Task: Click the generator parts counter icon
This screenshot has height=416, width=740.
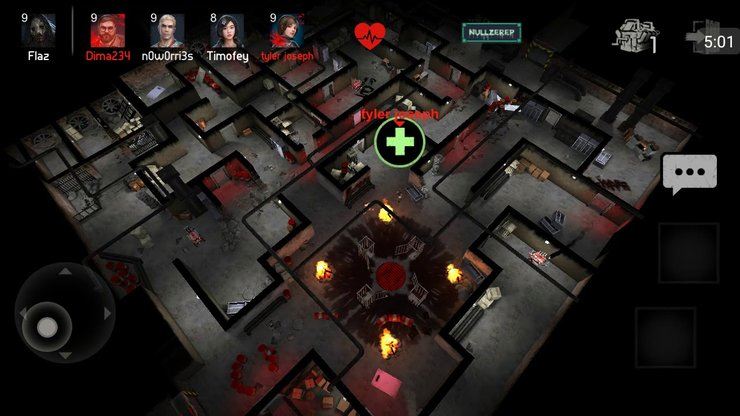Action: coord(635,36)
